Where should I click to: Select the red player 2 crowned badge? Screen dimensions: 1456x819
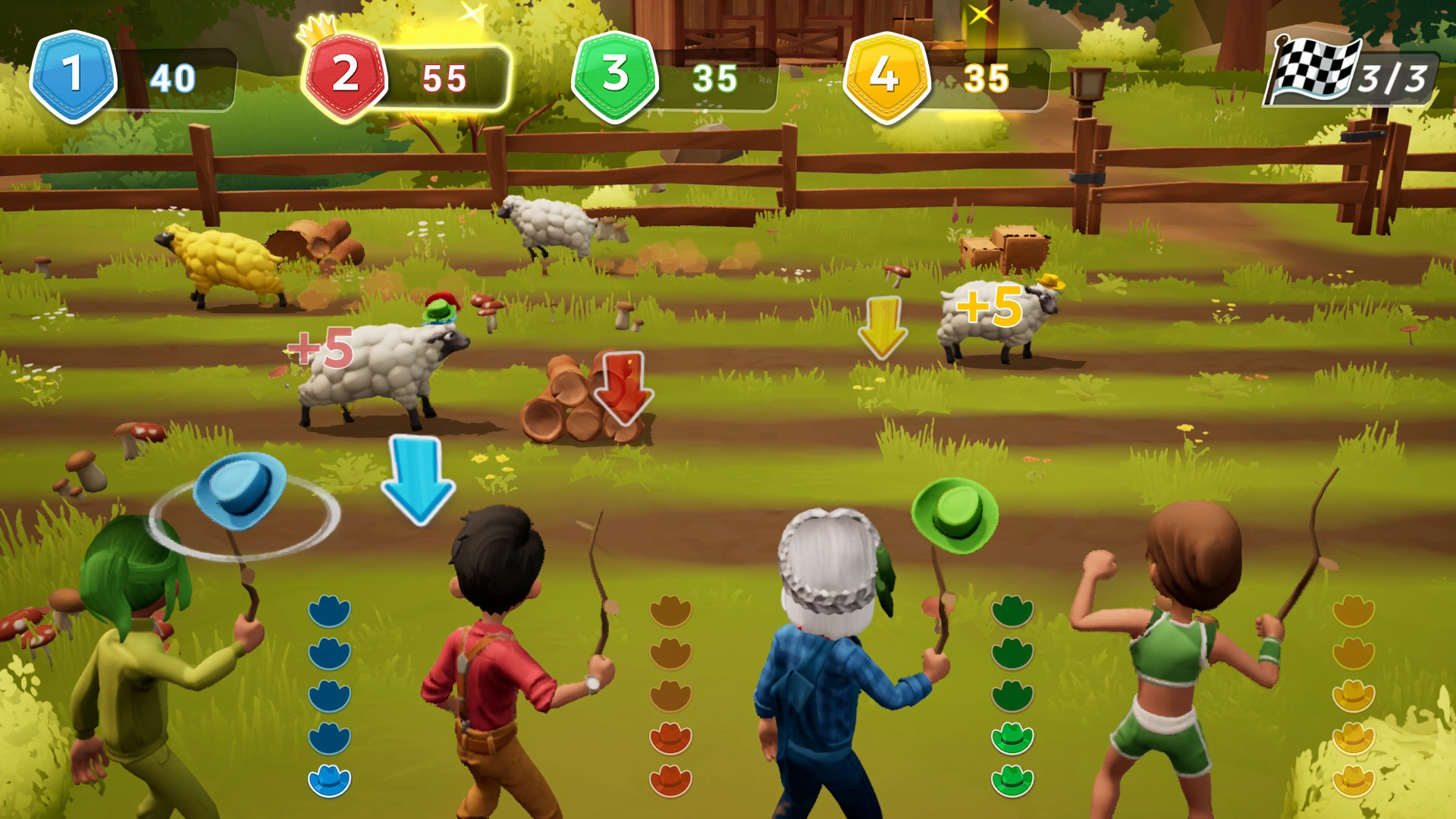345,76
